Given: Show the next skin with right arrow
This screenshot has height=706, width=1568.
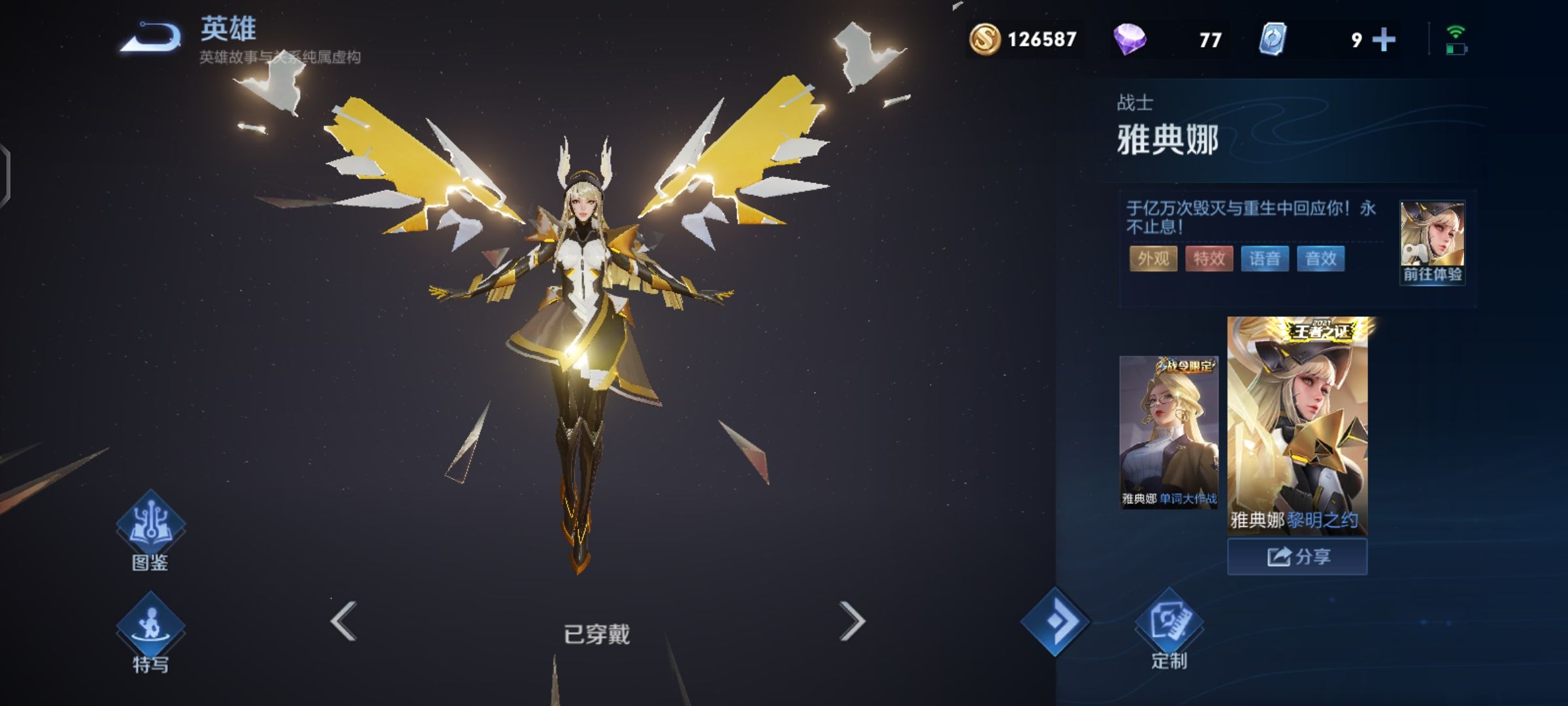Looking at the screenshot, I should [x=852, y=621].
